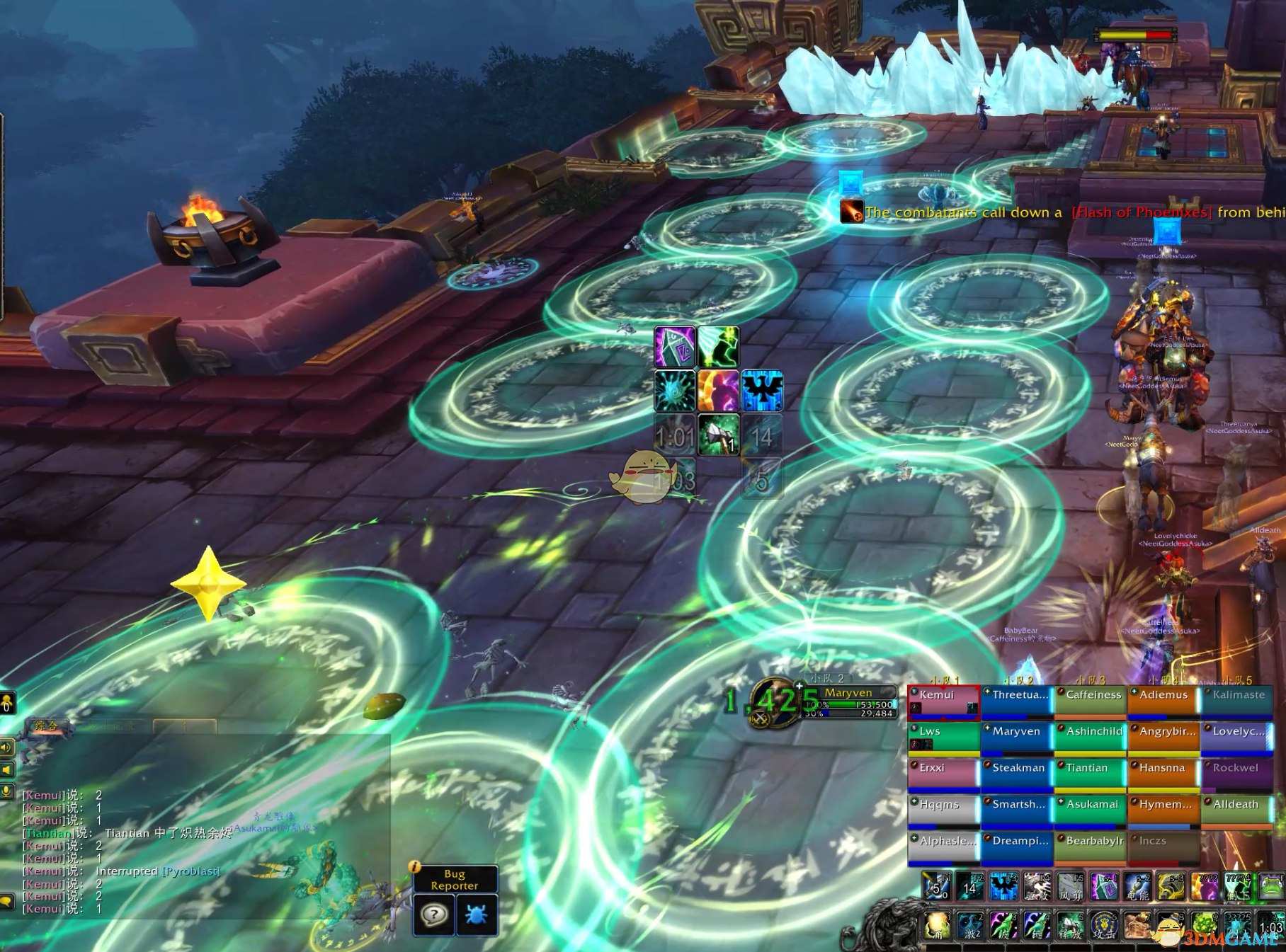The height and width of the screenshot is (952, 1286).
Task: Toggle the voice chat speaker icon
Action: pyautogui.click(x=7, y=747)
